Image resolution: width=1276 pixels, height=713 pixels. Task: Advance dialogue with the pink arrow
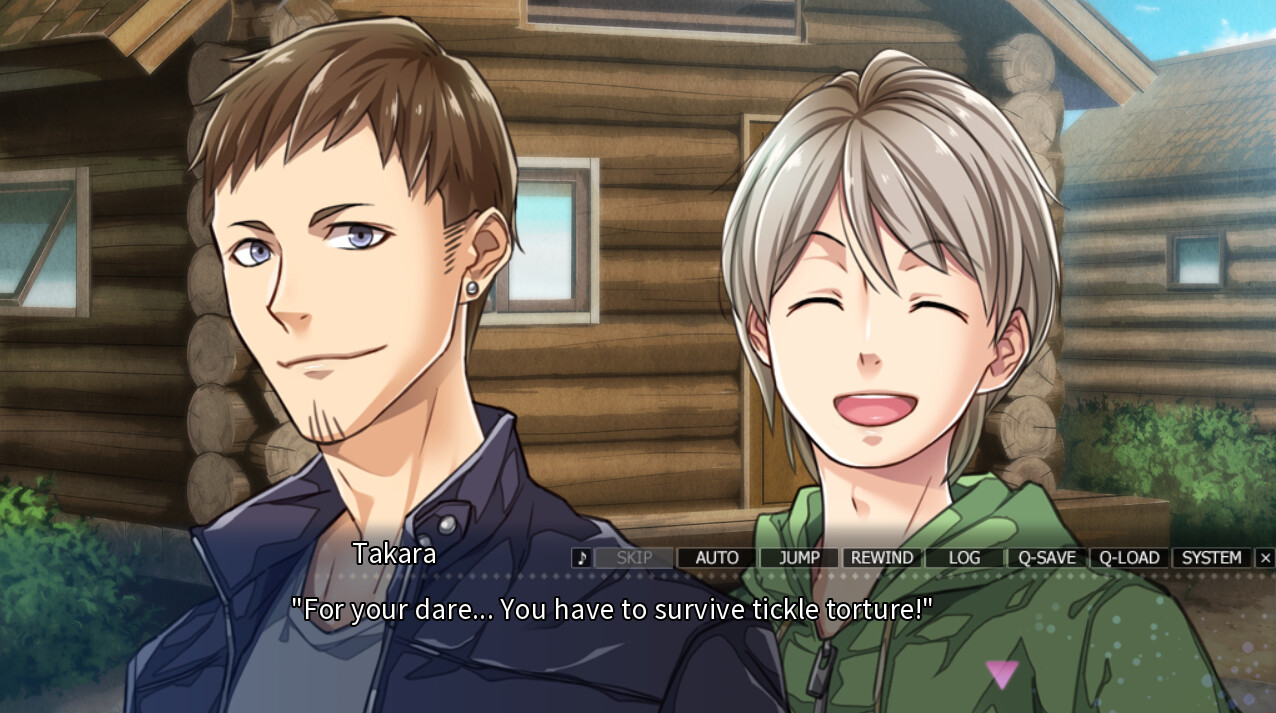(x=1001, y=674)
